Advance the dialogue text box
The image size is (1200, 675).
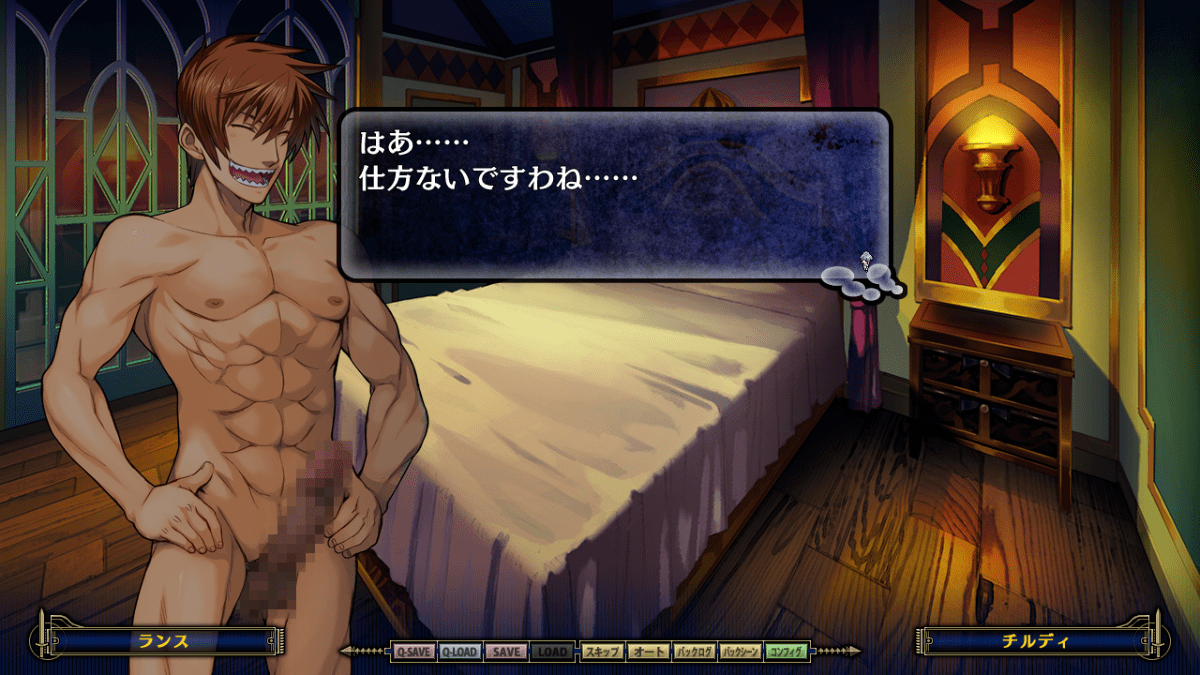tap(614, 194)
